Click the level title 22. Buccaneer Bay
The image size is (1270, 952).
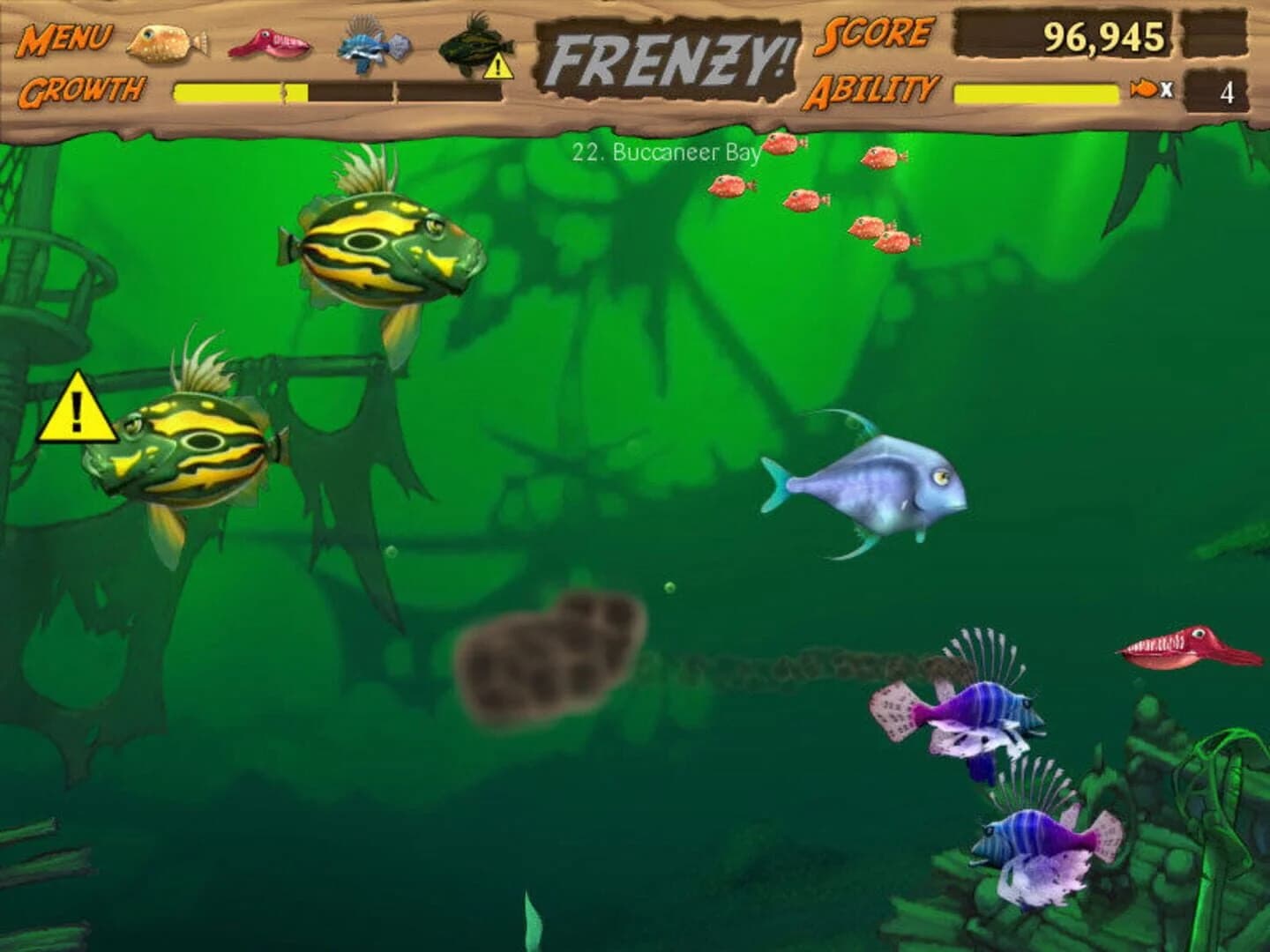[667, 152]
